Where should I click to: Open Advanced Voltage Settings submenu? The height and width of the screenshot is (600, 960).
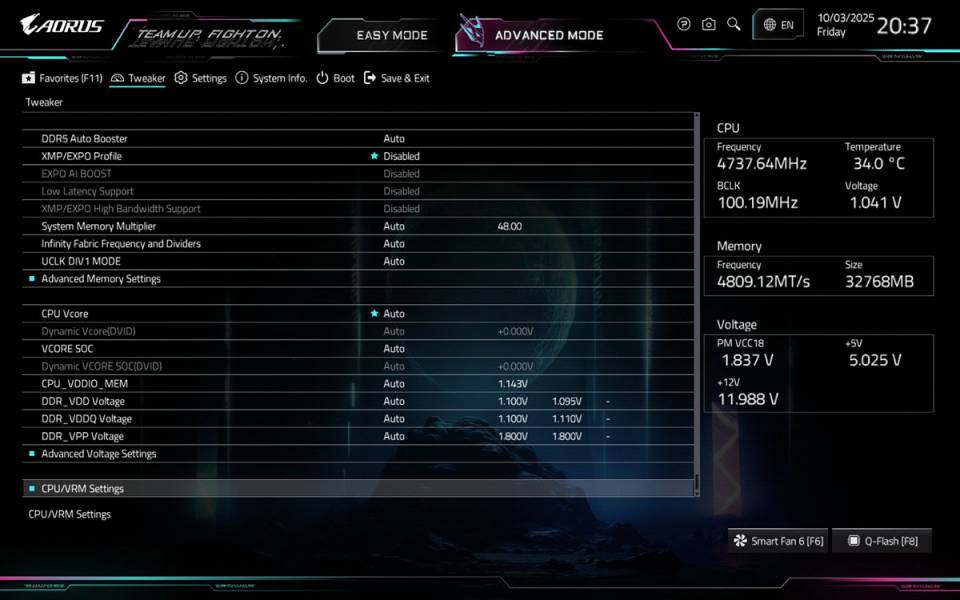[x=99, y=454]
